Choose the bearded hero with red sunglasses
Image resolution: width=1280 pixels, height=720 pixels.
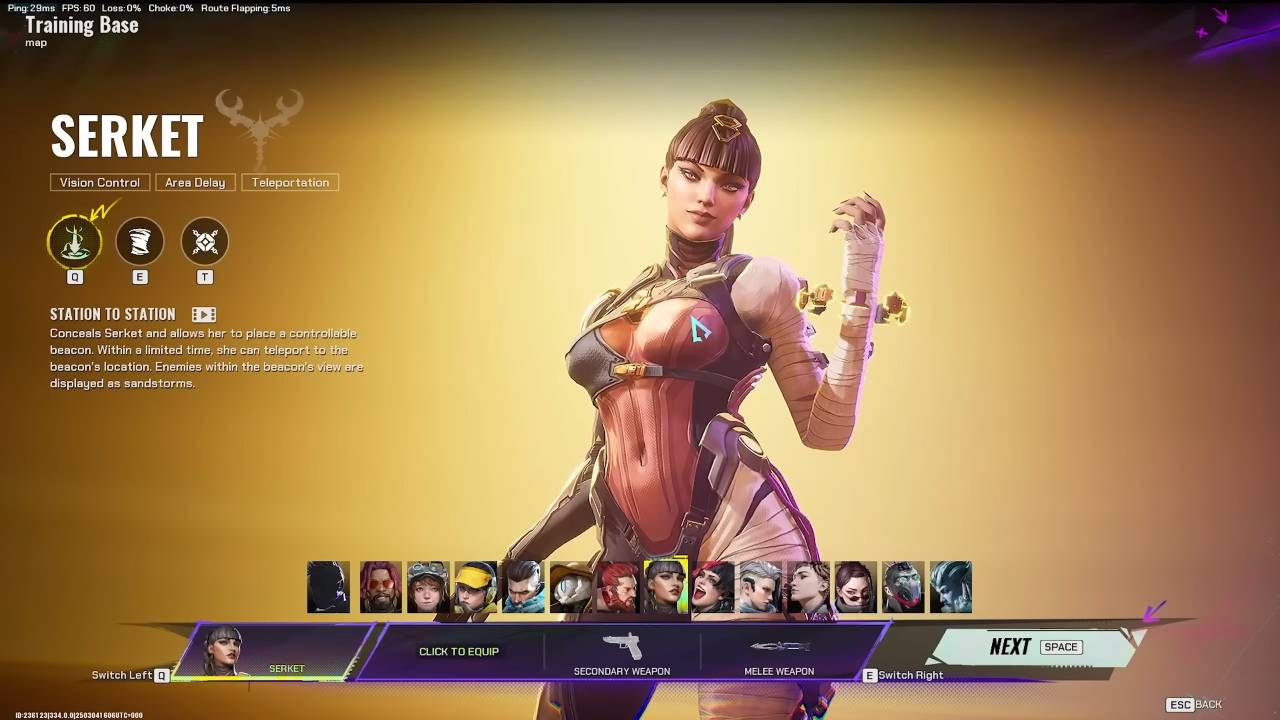[381, 587]
